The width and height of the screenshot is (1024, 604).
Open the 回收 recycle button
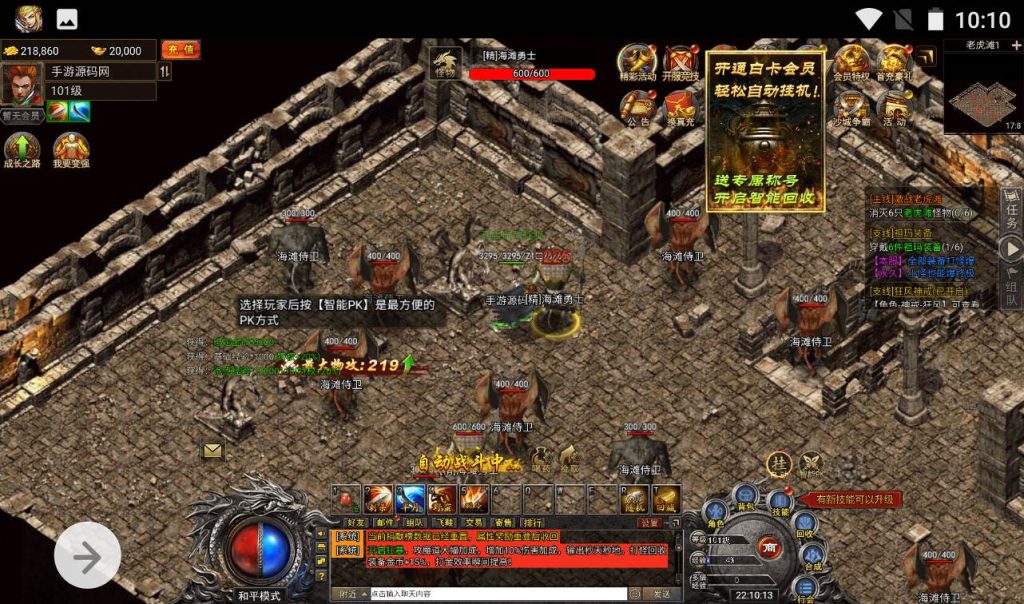805,523
